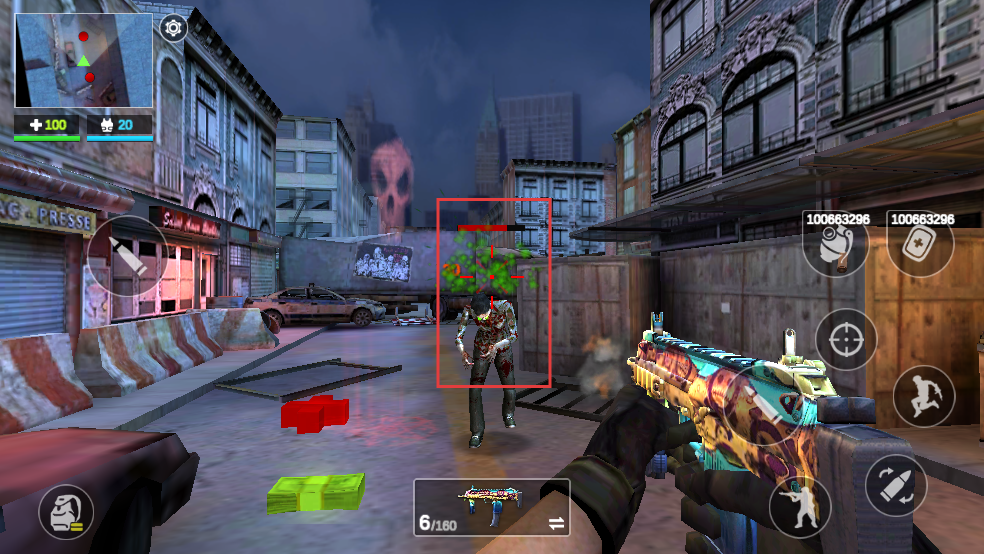Toggle the crouching soldier stance button
Viewport: 984px width, 554px height.
(x=800, y=506)
